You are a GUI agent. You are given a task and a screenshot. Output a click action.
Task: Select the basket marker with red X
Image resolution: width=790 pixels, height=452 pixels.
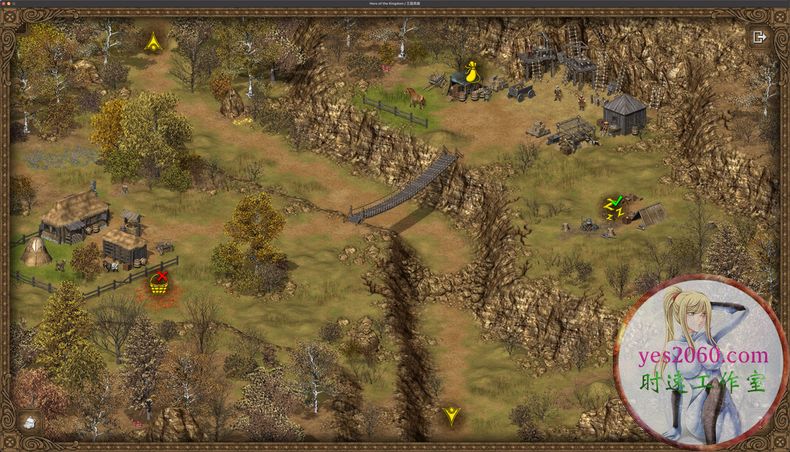159,283
